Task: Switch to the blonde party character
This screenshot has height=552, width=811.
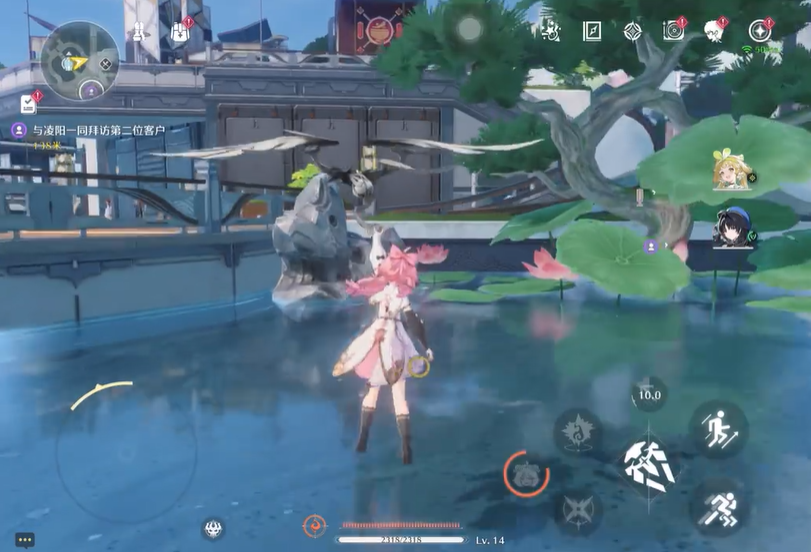Action: pyautogui.click(x=729, y=171)
